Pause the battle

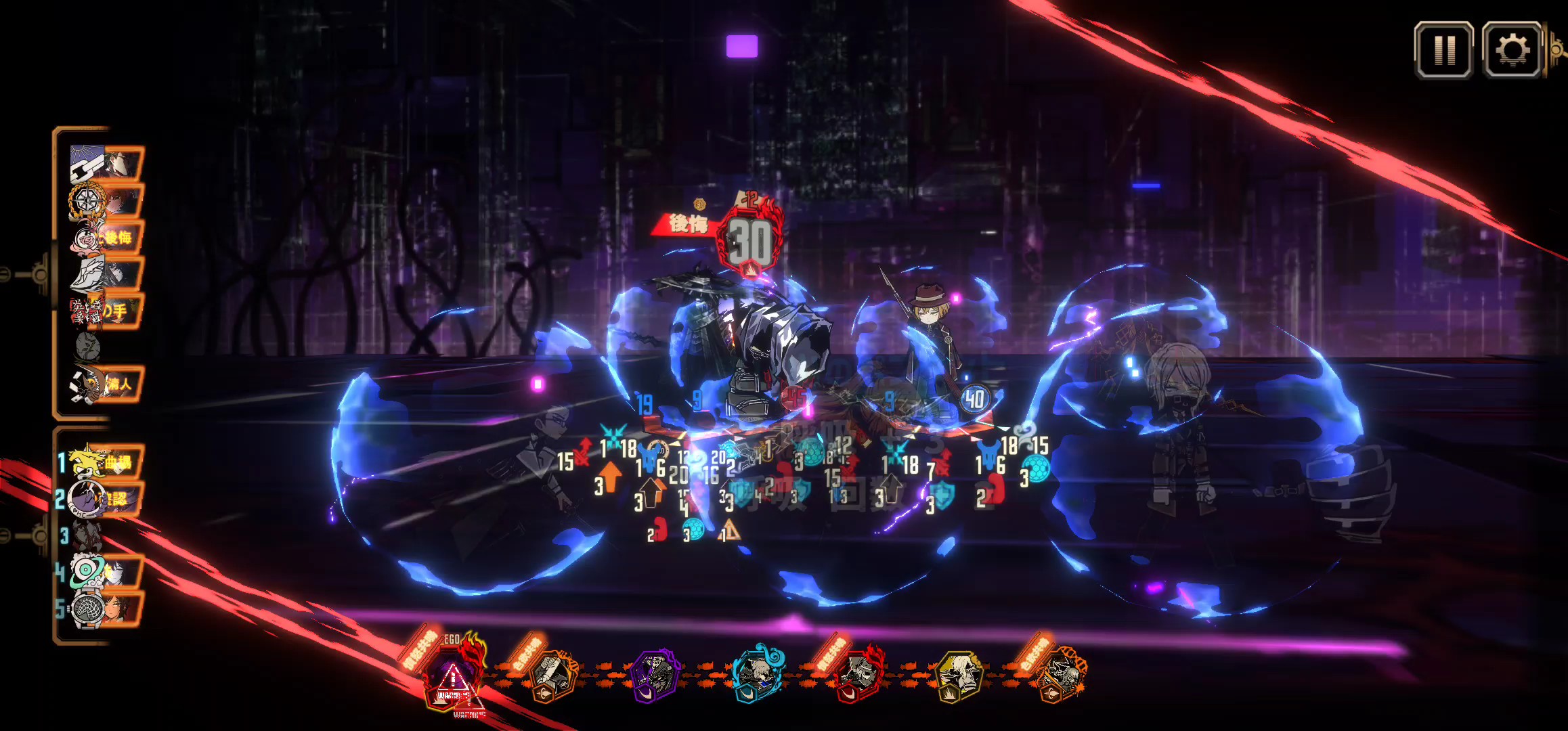tap(1443, 49)
